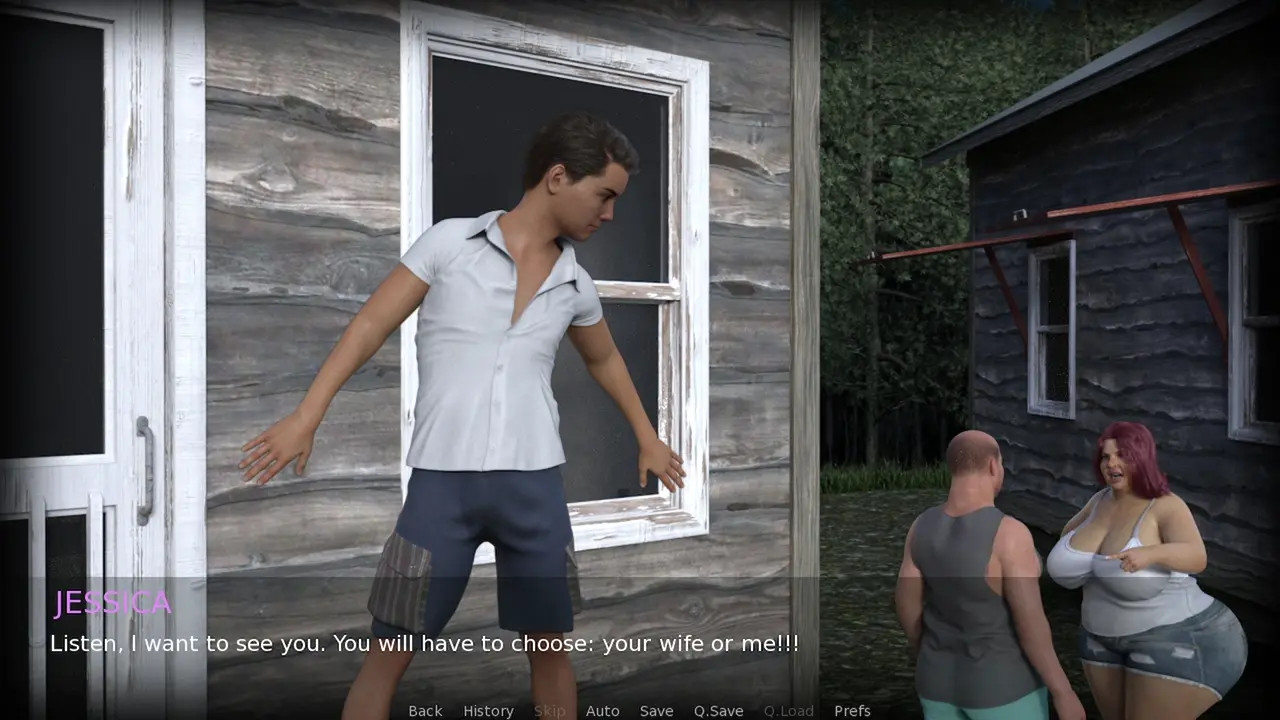Perform a quick save with Q.Save

coord(718,711)
